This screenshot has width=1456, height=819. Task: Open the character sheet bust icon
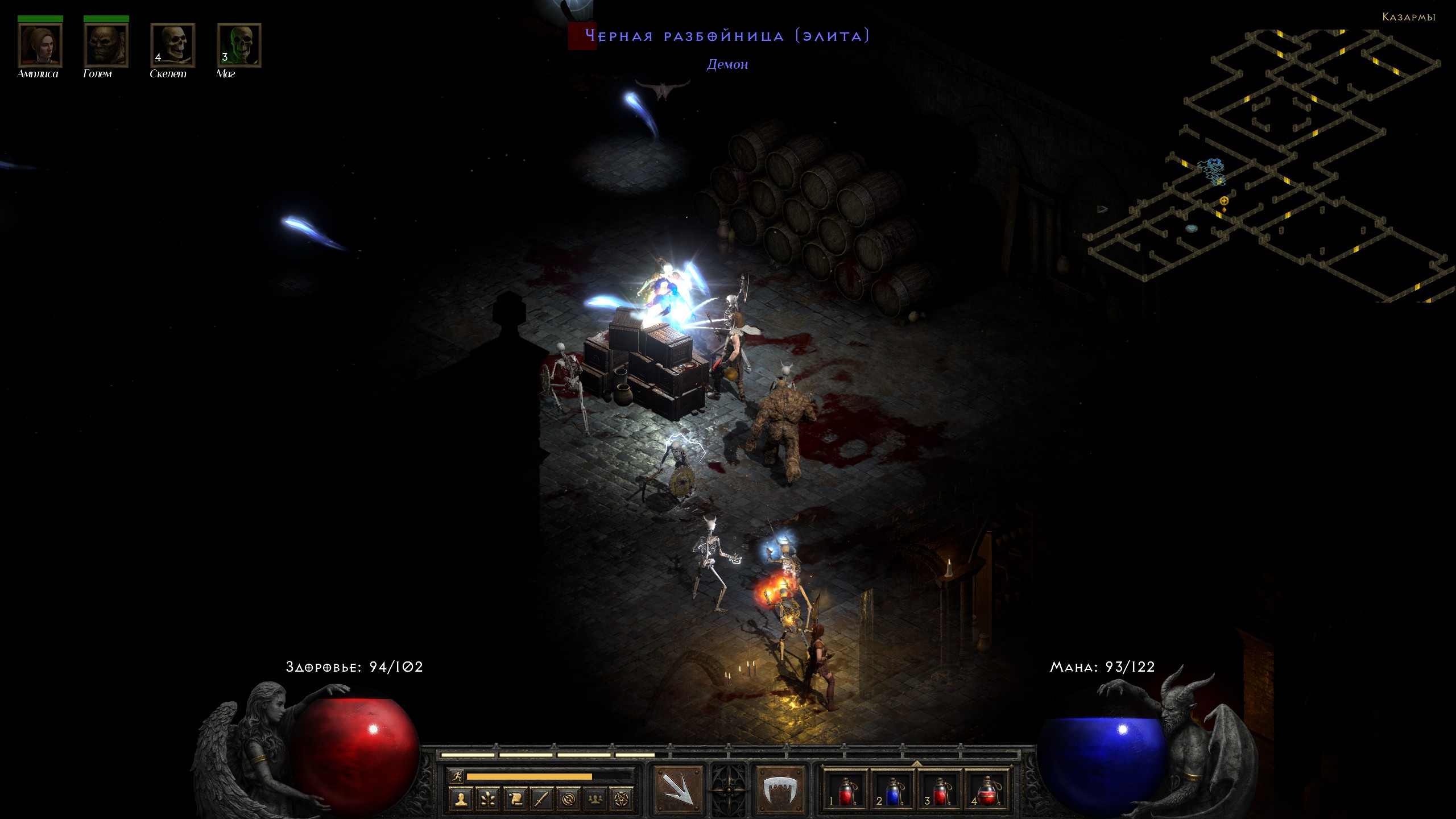[461, 800]
